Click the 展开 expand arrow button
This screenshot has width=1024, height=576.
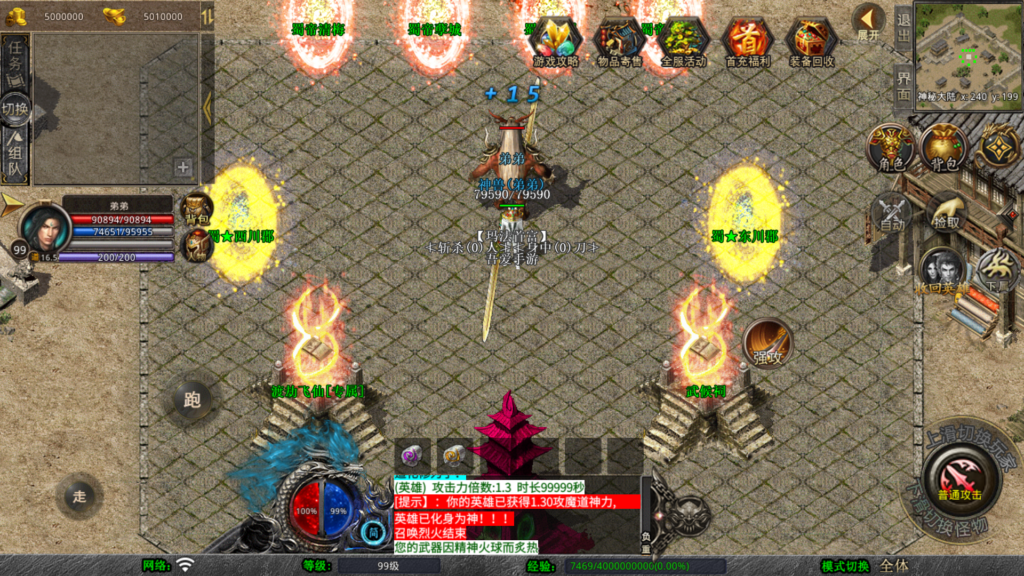click(869, 21)
